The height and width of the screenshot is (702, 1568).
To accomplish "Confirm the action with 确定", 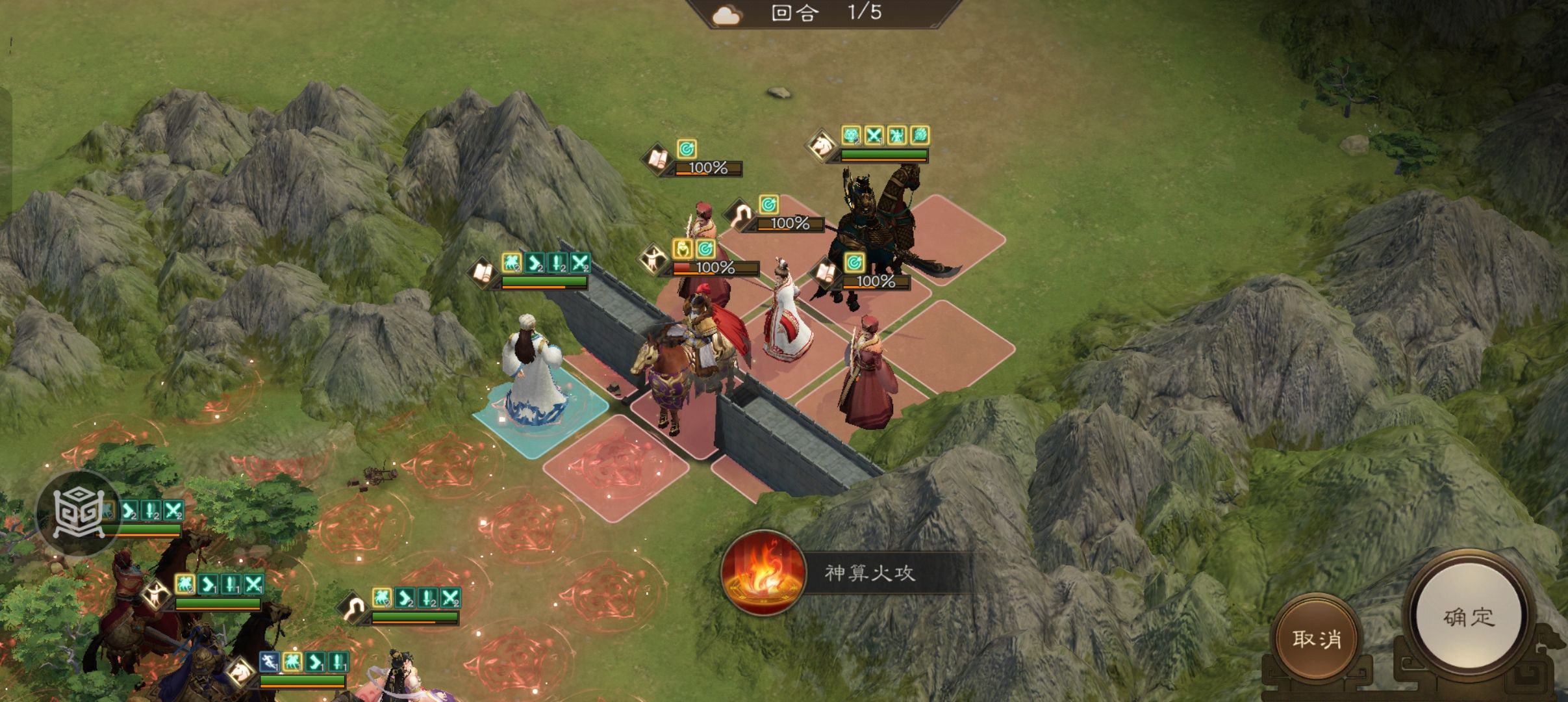I will pos(1469,617).
